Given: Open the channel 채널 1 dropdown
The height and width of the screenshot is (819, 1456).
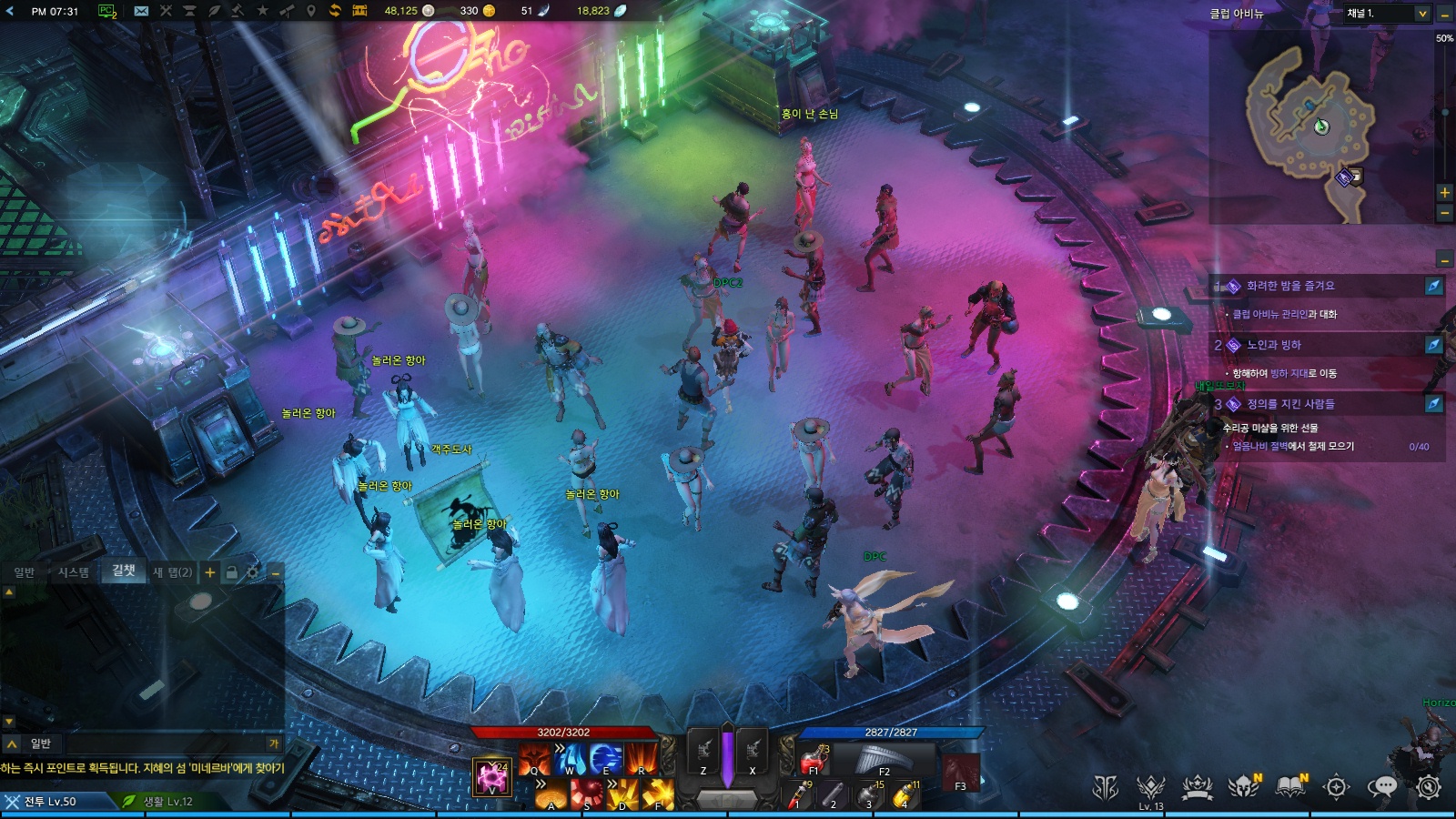Looking at the screenshot, I should pos(1386,13).
